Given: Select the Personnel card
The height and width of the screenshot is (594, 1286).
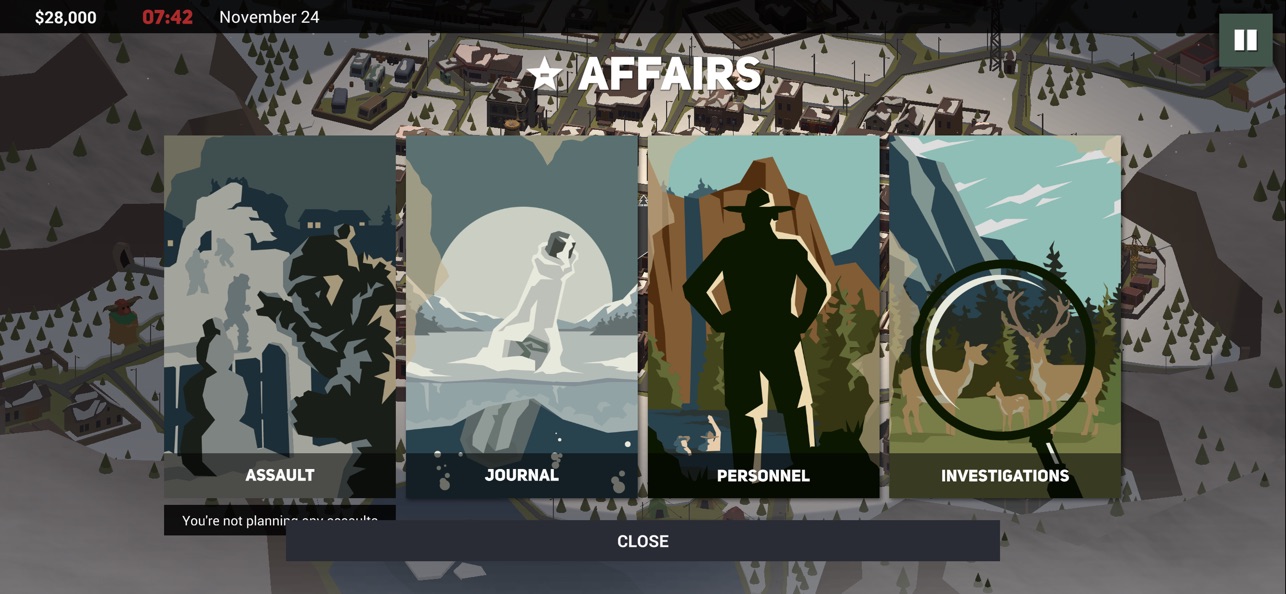Looking at the screenshot, I should pos(763,316).
